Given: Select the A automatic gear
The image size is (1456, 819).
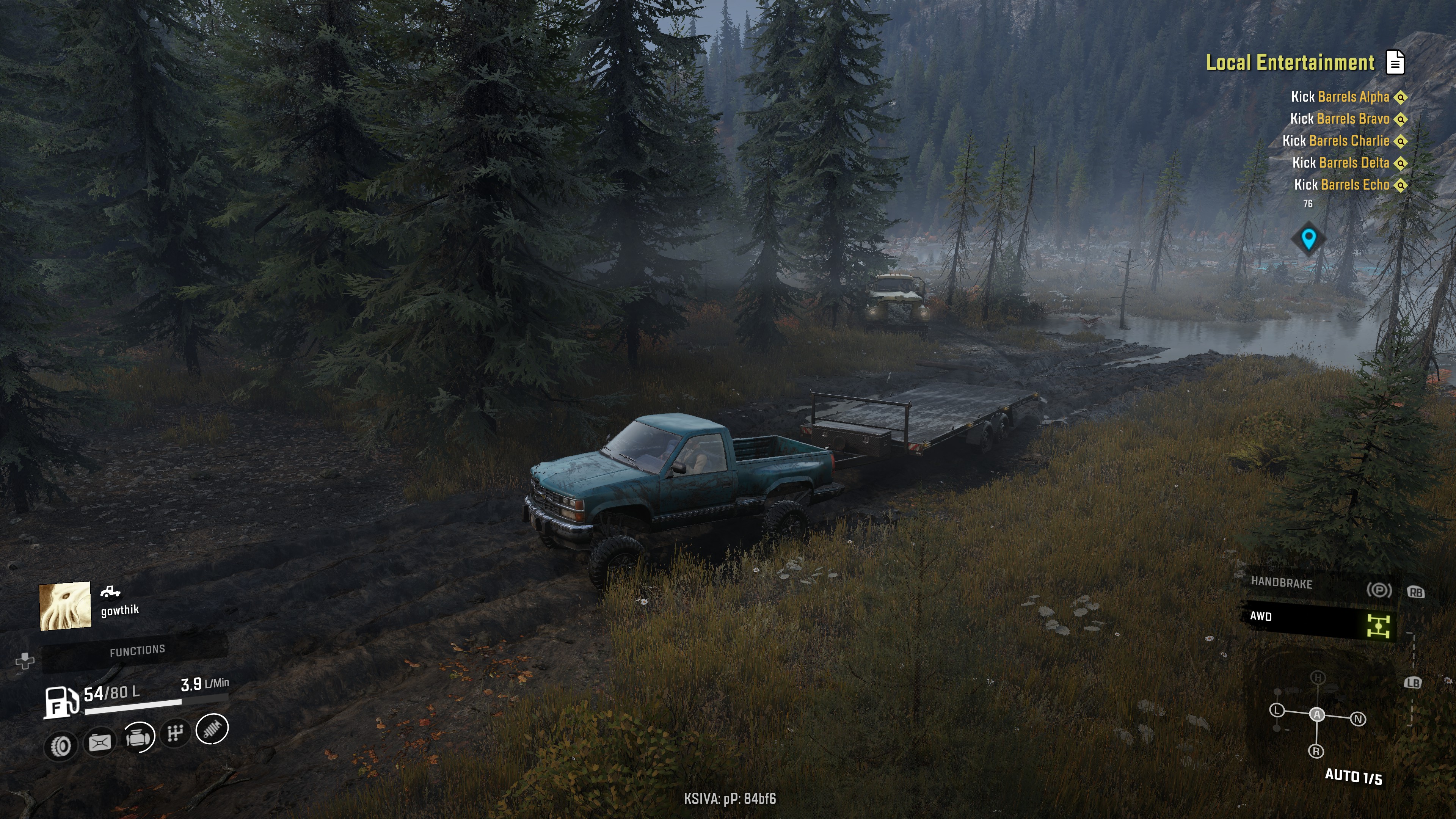Looking at the screenshot, I should (1317, 714).
